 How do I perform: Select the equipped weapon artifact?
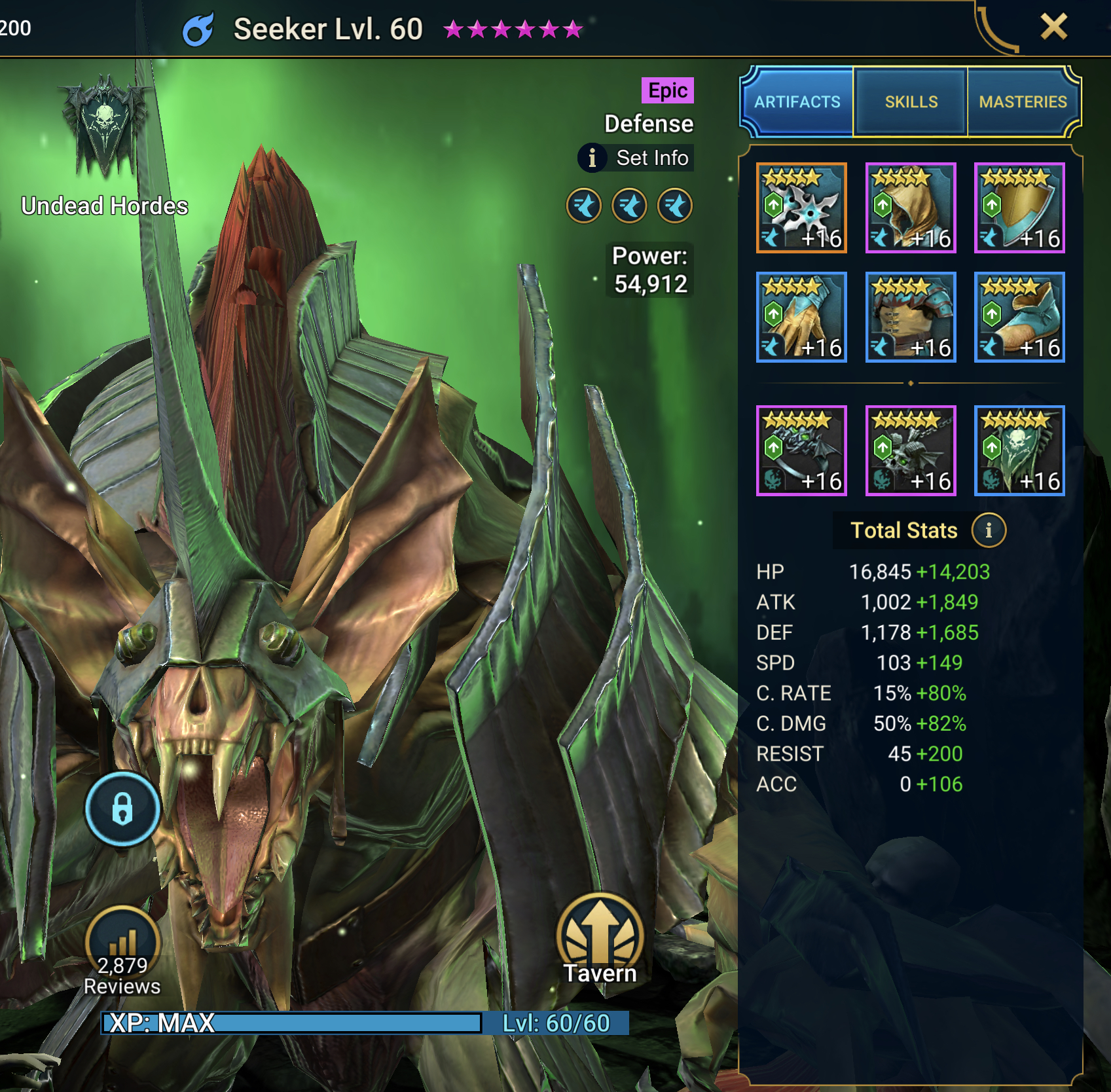point(800,208)
